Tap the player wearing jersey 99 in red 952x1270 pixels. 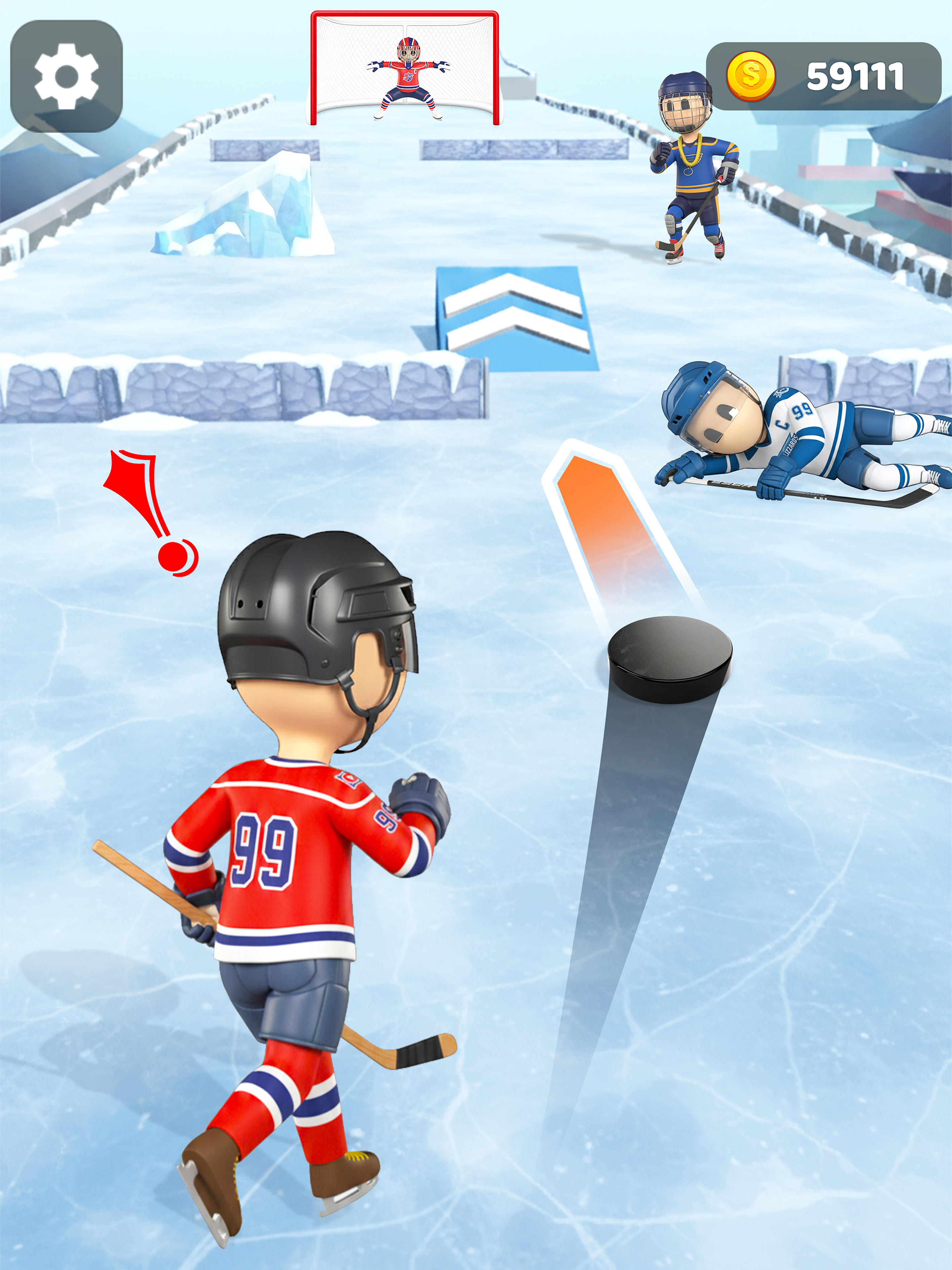click(x=293, y=850)
